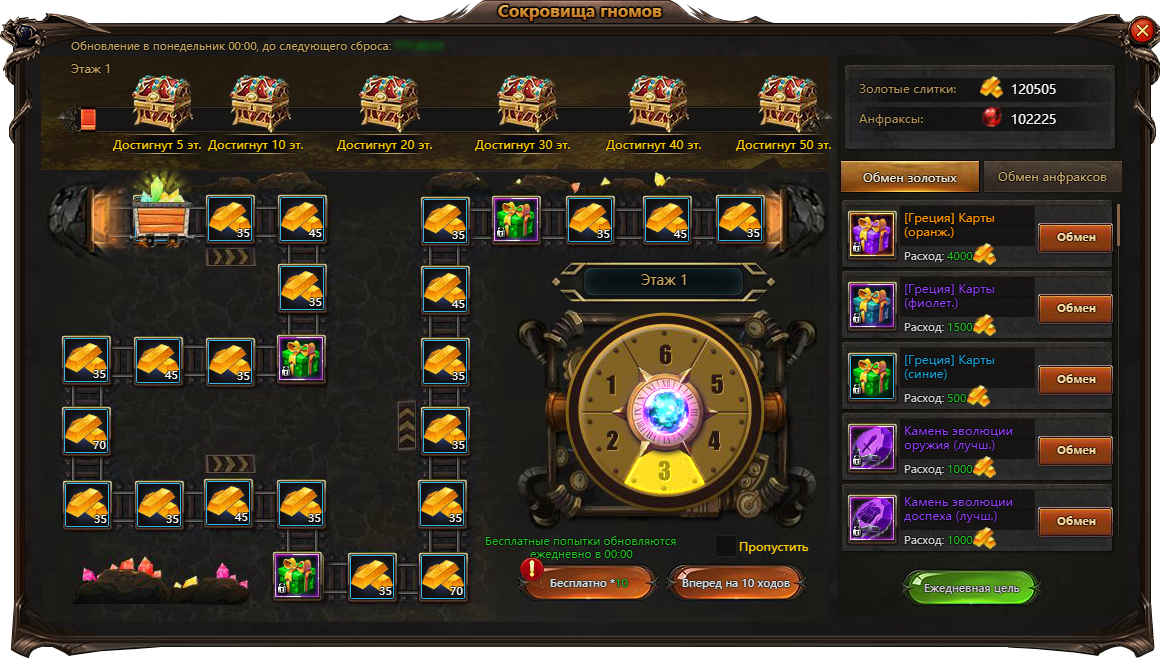Exchange for [Греция] Карты (оранж.)

pyautogui.click(x=1075, y=238)
